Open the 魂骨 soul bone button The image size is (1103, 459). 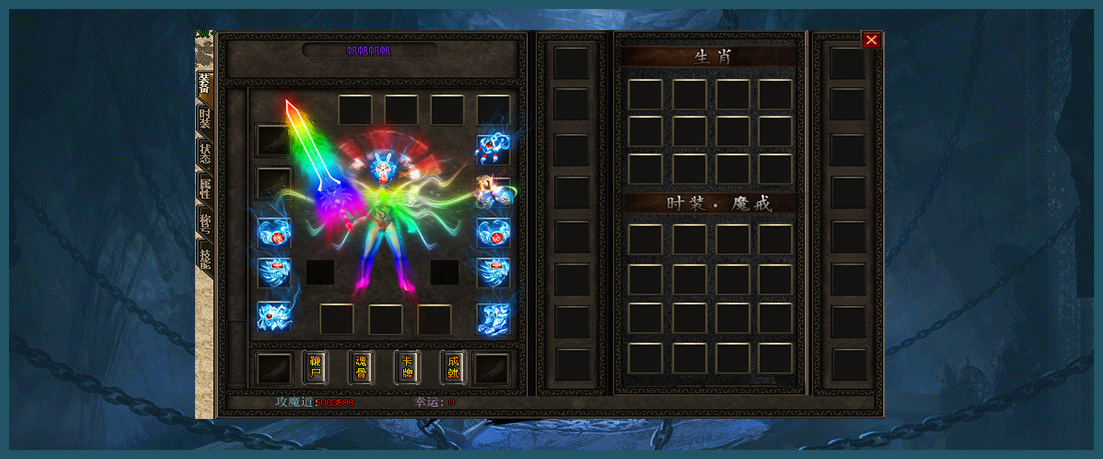point(361,367)
